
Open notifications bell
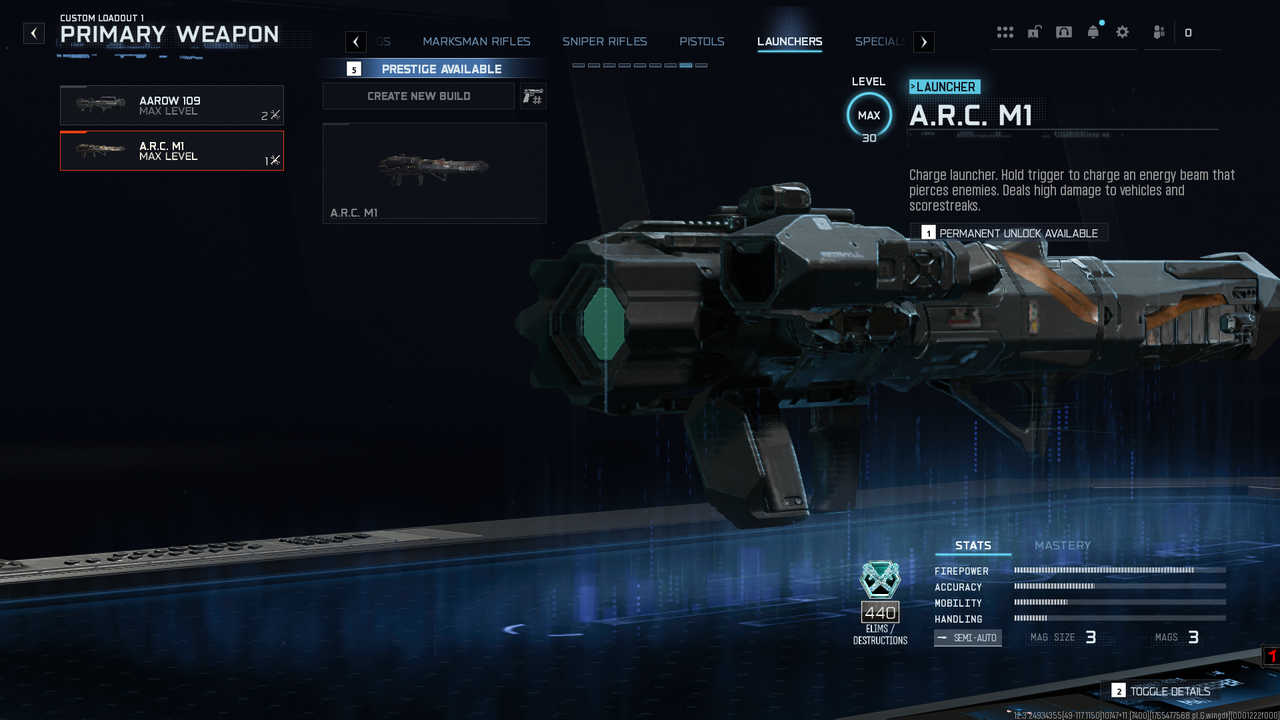pos(1093,32)
